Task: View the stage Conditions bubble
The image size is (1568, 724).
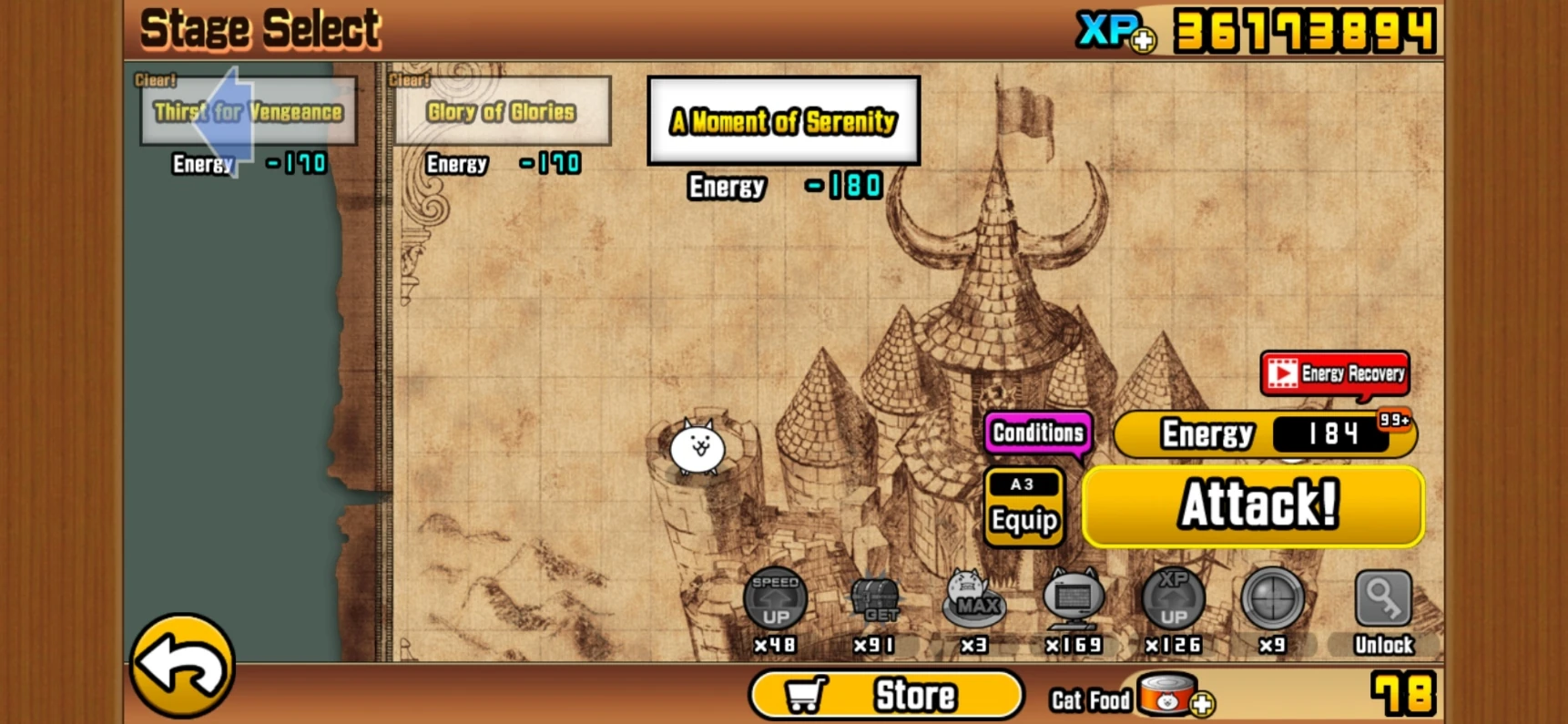Action: 1037,433
